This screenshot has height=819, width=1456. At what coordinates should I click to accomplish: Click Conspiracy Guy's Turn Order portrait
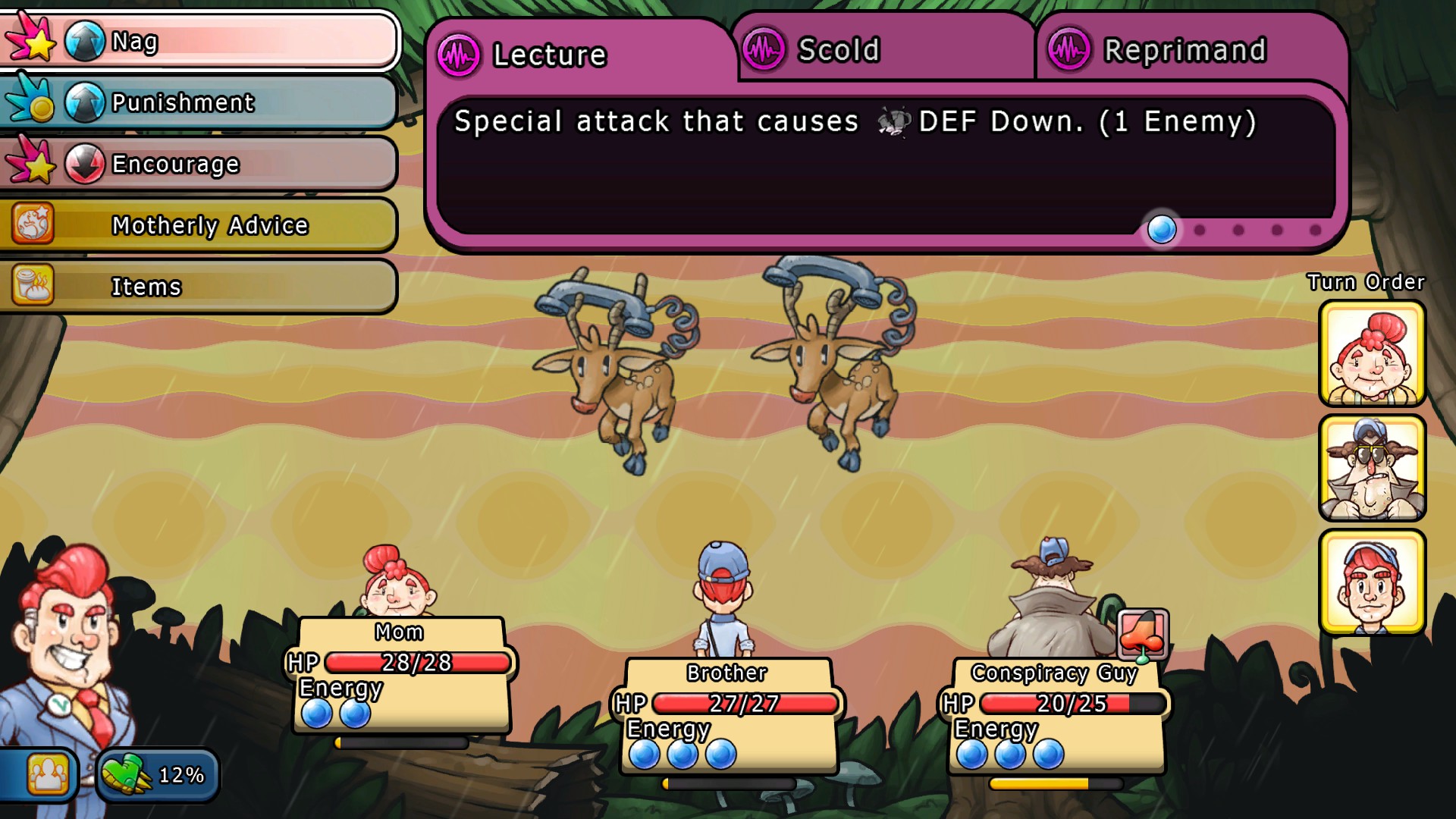tap(1372, 468)
